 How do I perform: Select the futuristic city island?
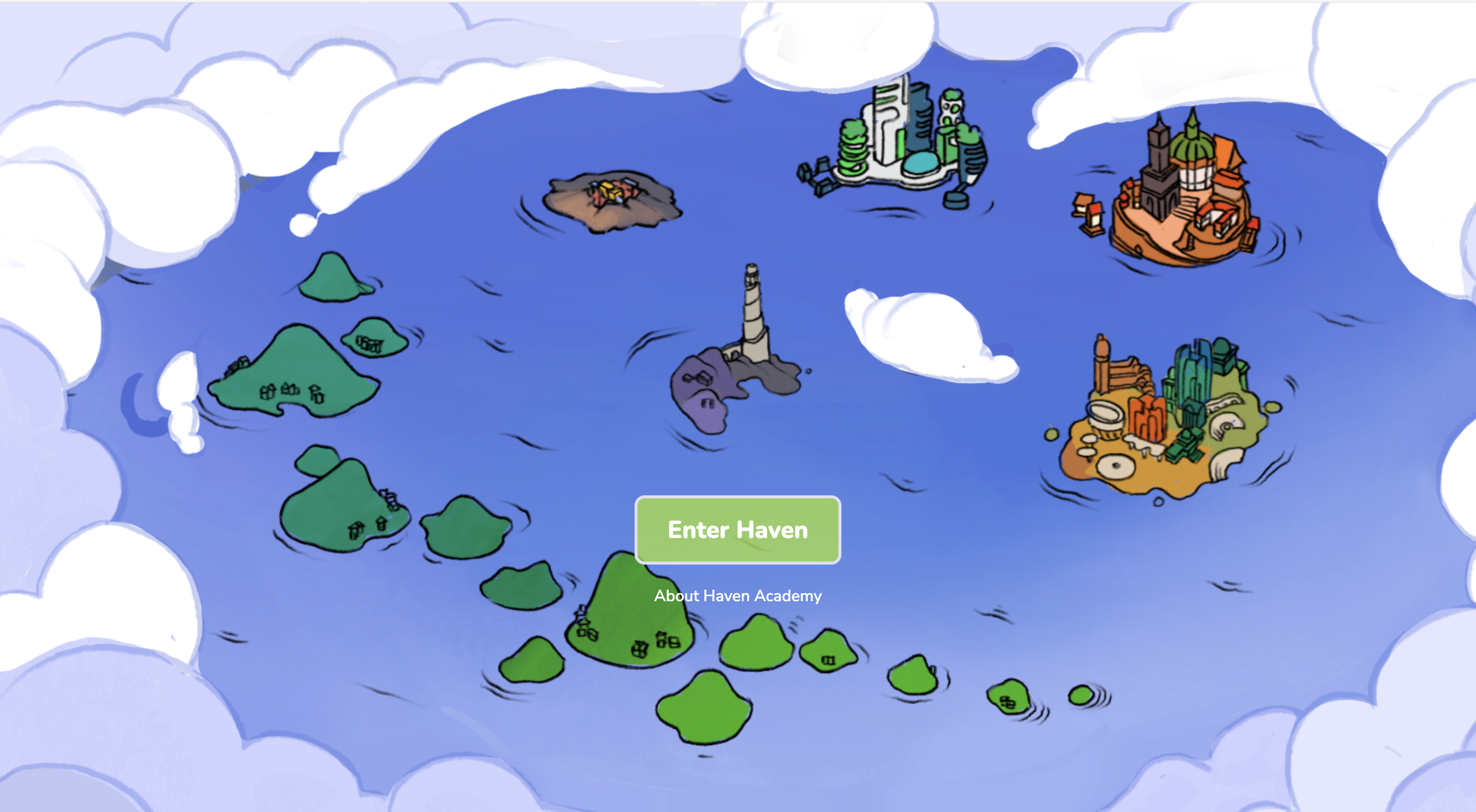tap(900, 143)
